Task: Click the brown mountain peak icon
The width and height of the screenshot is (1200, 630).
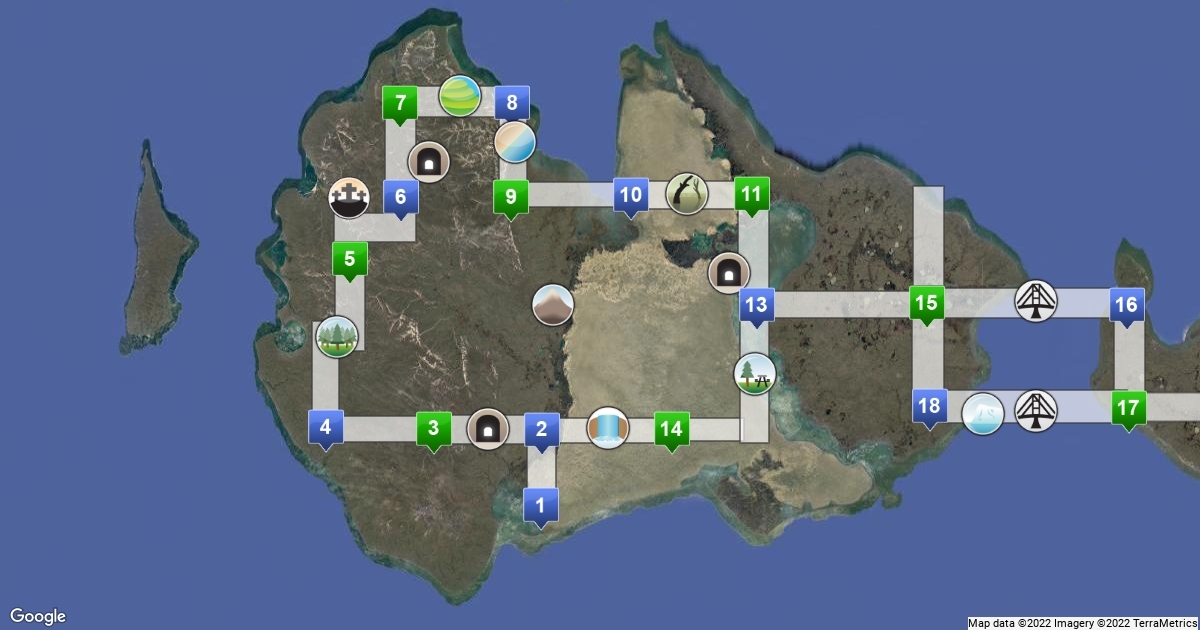Action: point(552,305)
